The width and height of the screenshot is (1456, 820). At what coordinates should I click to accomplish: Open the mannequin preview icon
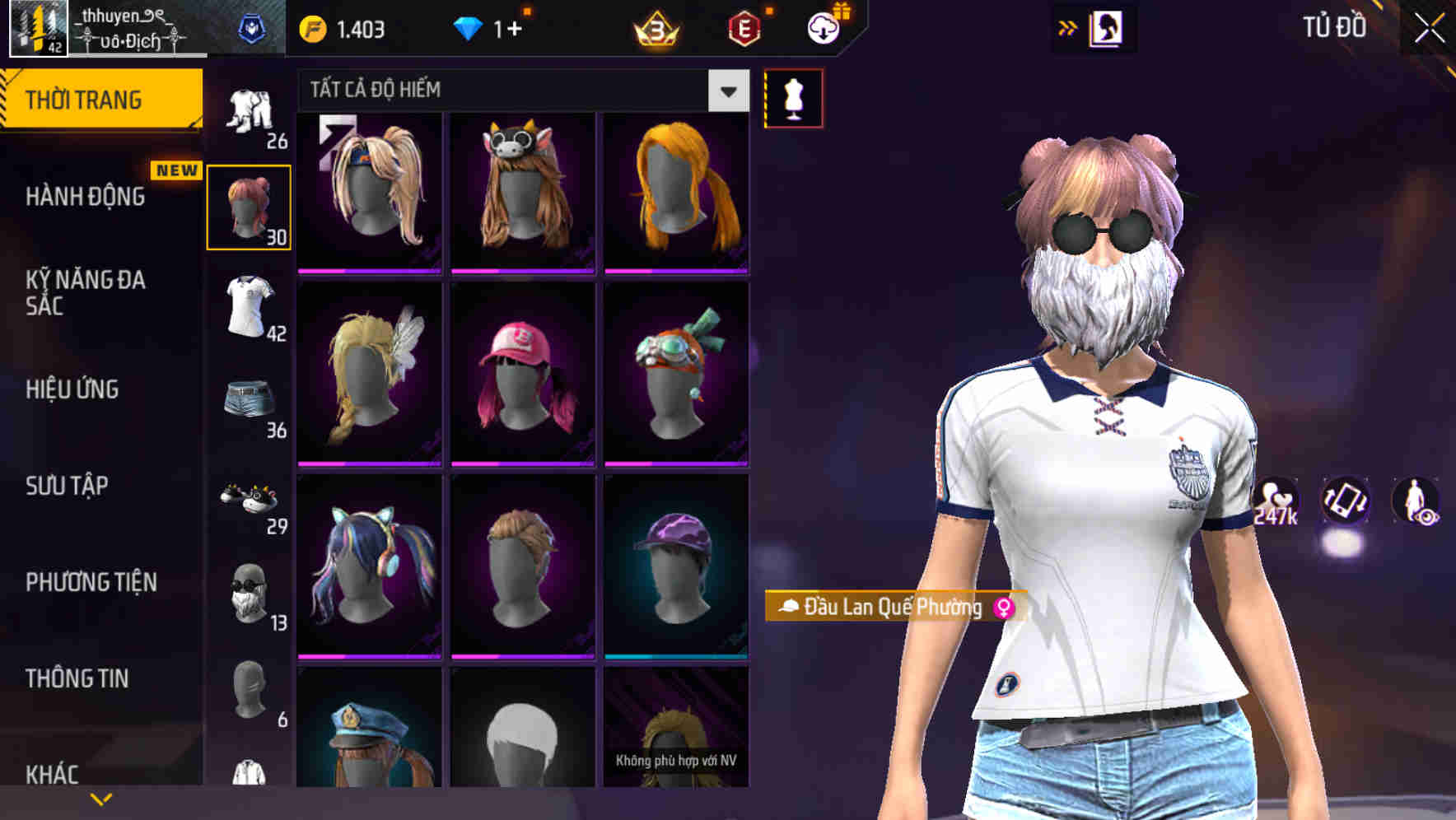(792, 98)
